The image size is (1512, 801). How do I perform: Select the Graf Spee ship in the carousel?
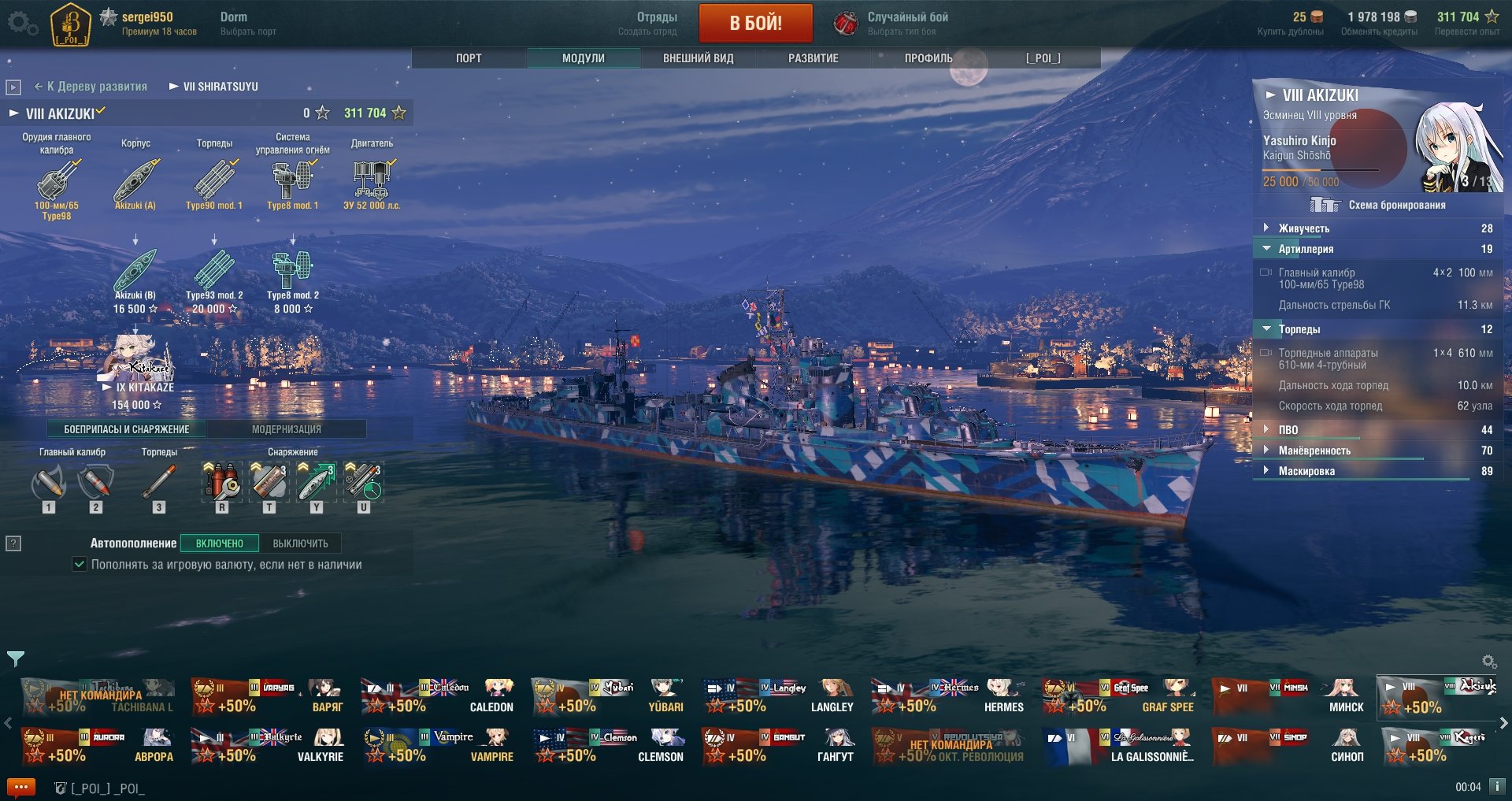pos(1120,697)
